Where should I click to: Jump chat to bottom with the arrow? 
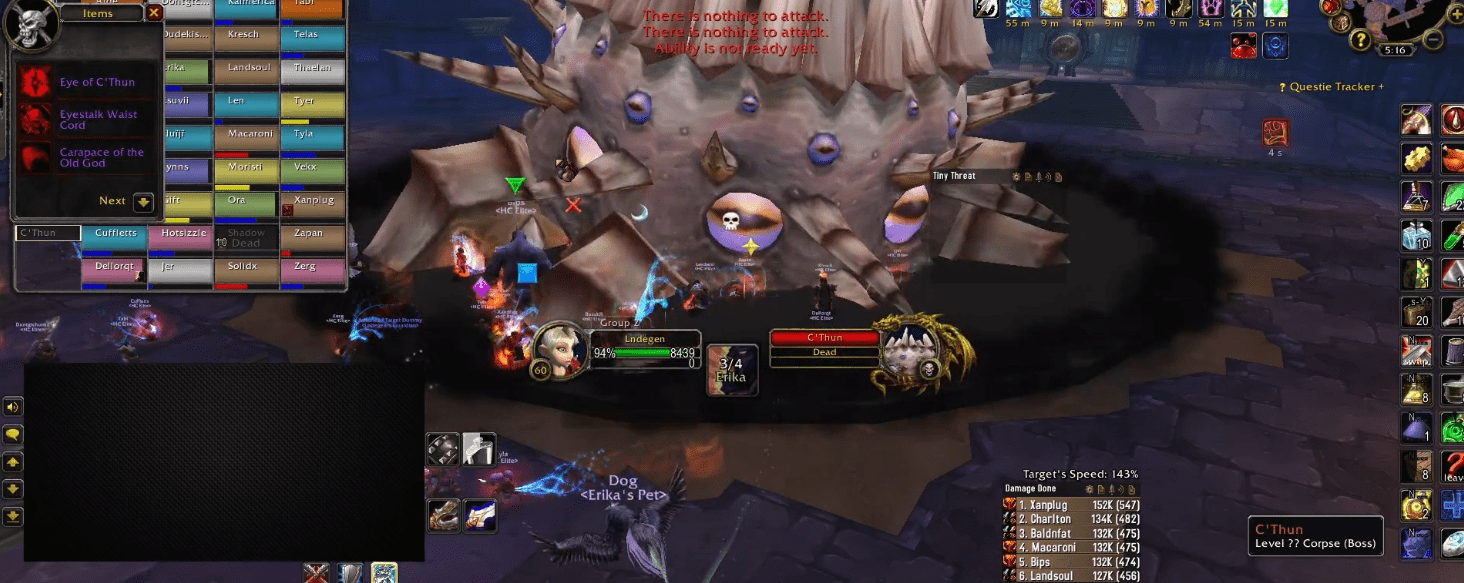click(13, 516)
